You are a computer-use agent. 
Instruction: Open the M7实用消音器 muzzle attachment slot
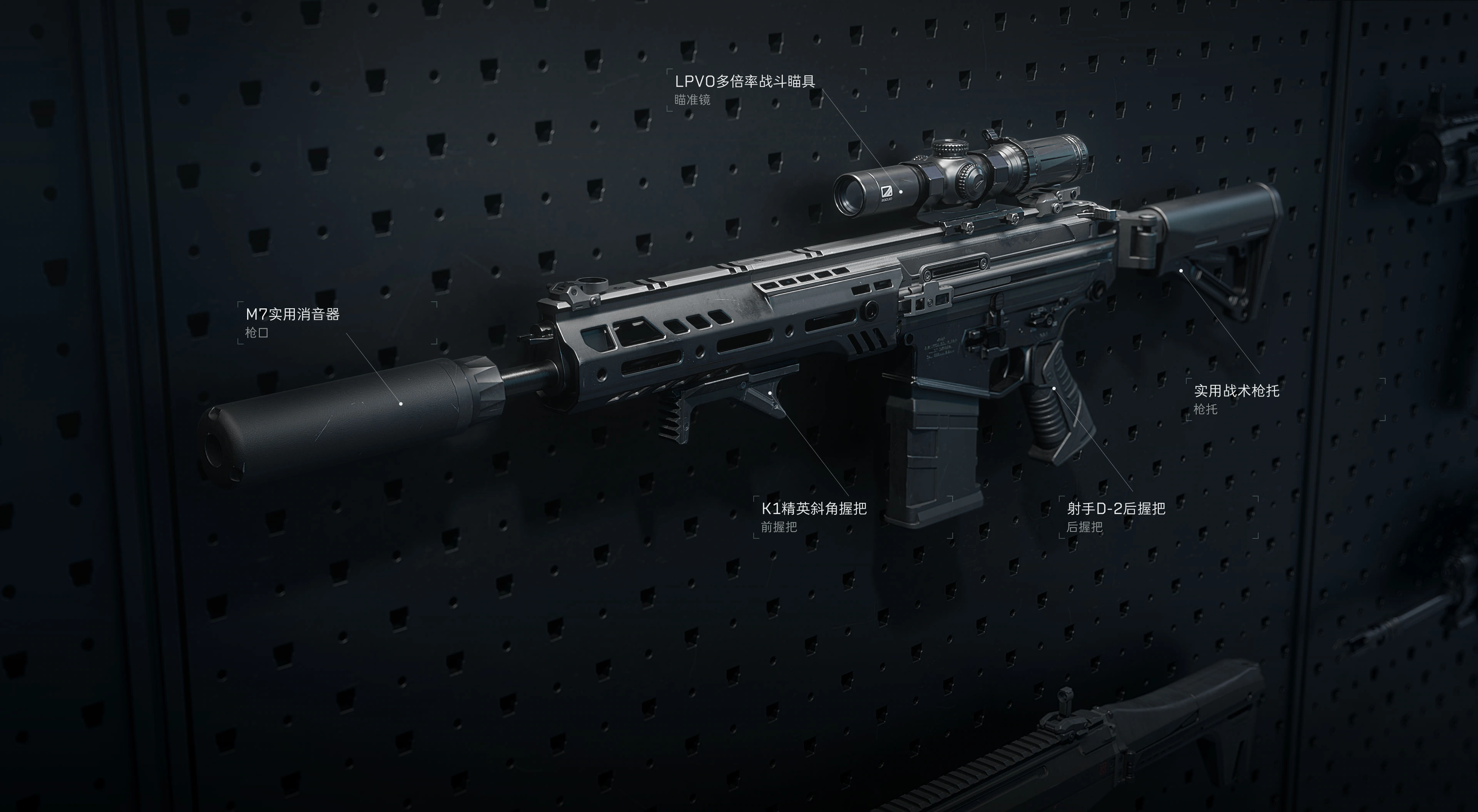(x=293, y=314)
